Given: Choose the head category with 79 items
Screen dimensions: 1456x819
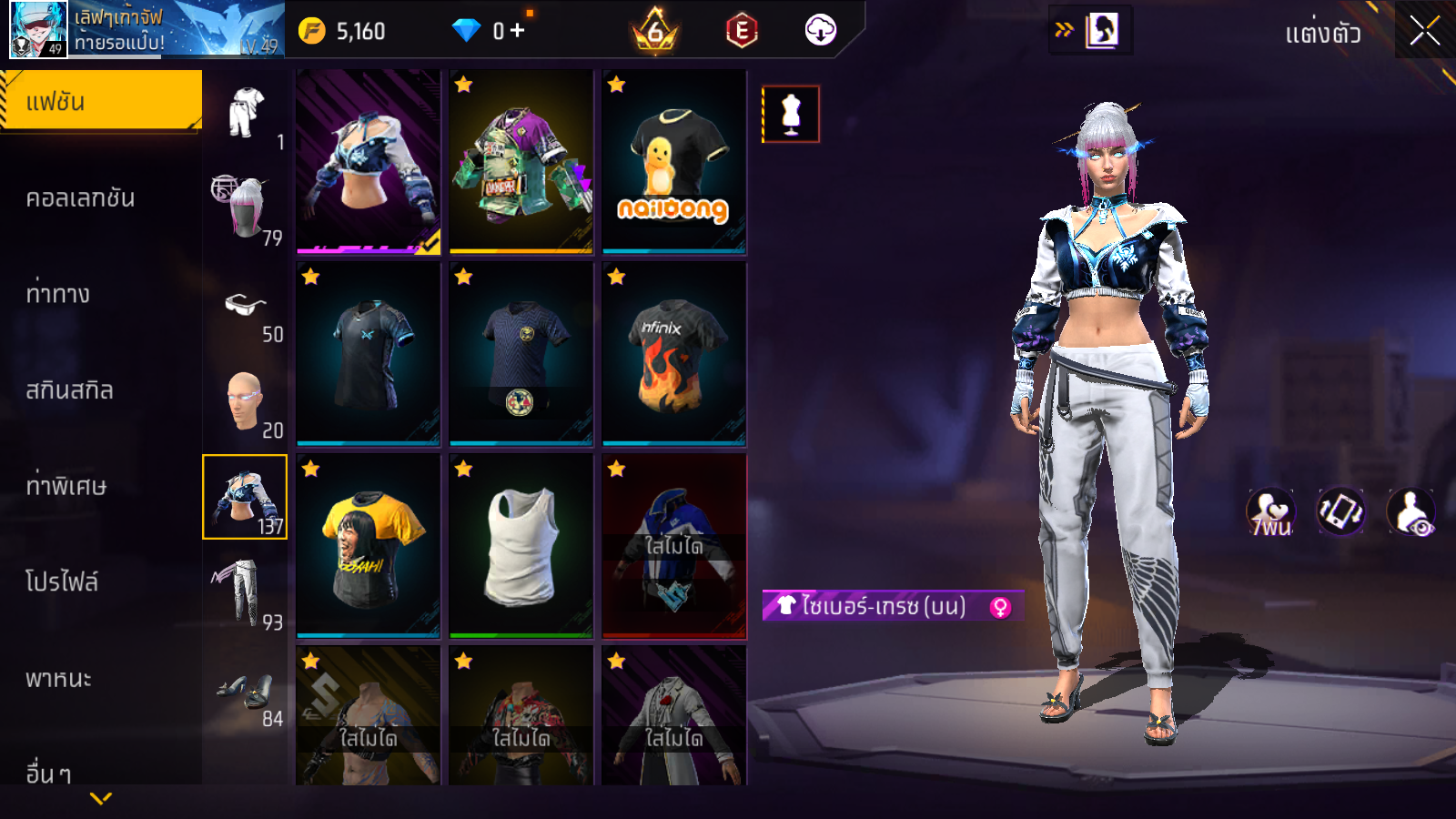Looking at the screenshot, I should 245,209.
